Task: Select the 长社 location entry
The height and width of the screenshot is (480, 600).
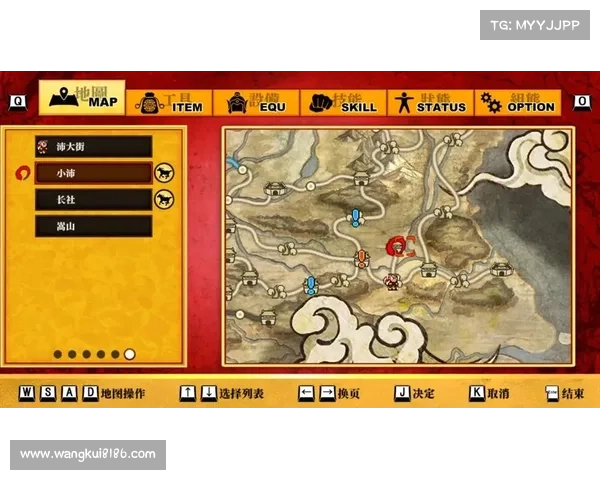Action: (x=93, y=199)
